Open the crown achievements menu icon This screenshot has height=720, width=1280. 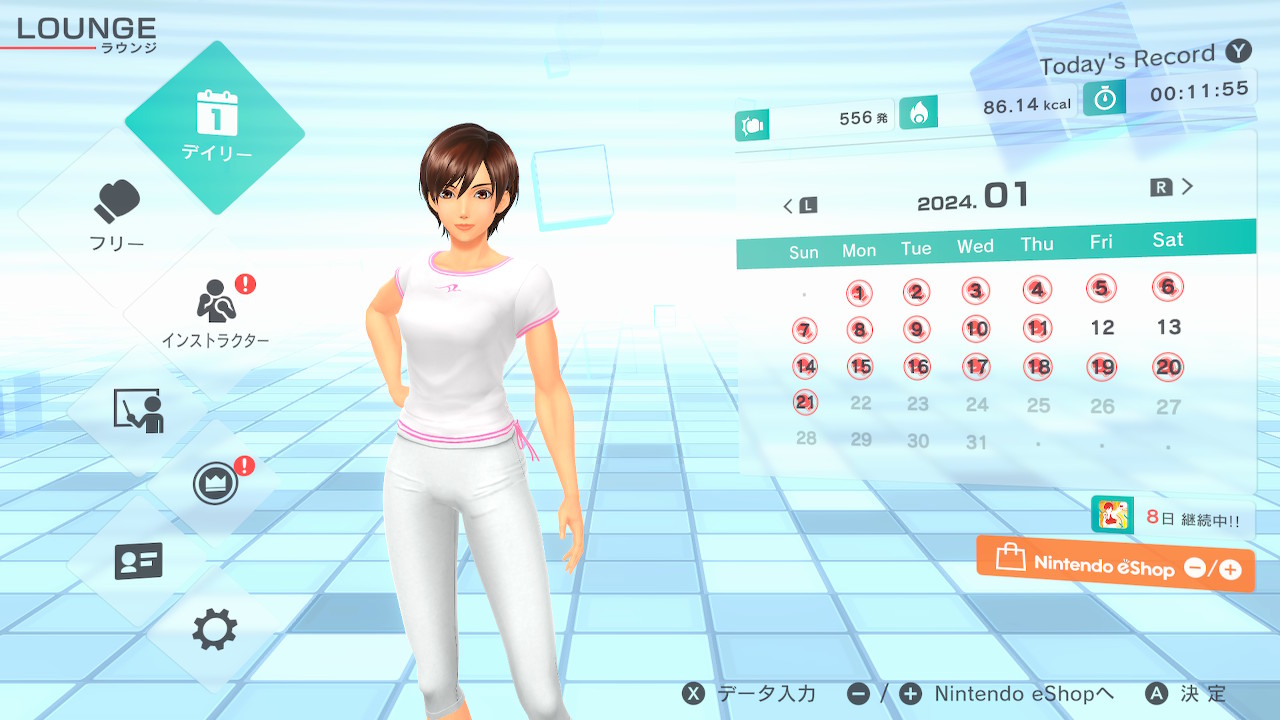point(215,484)
